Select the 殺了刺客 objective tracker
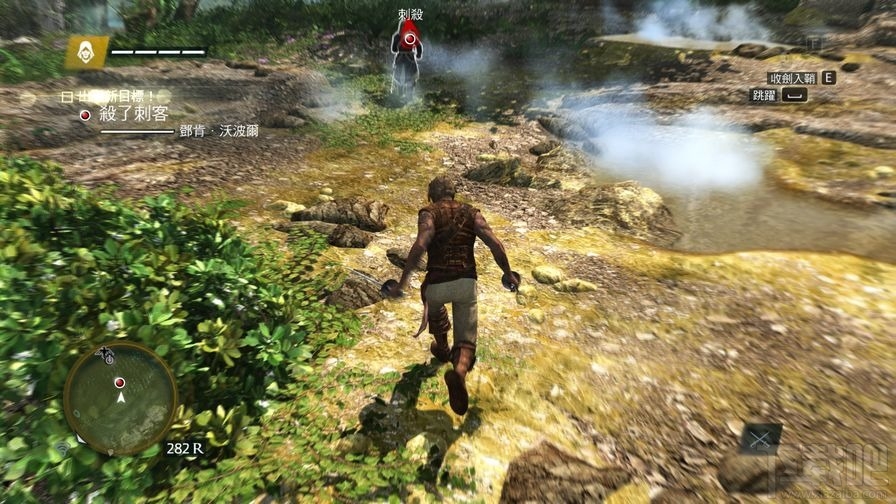 132,114
